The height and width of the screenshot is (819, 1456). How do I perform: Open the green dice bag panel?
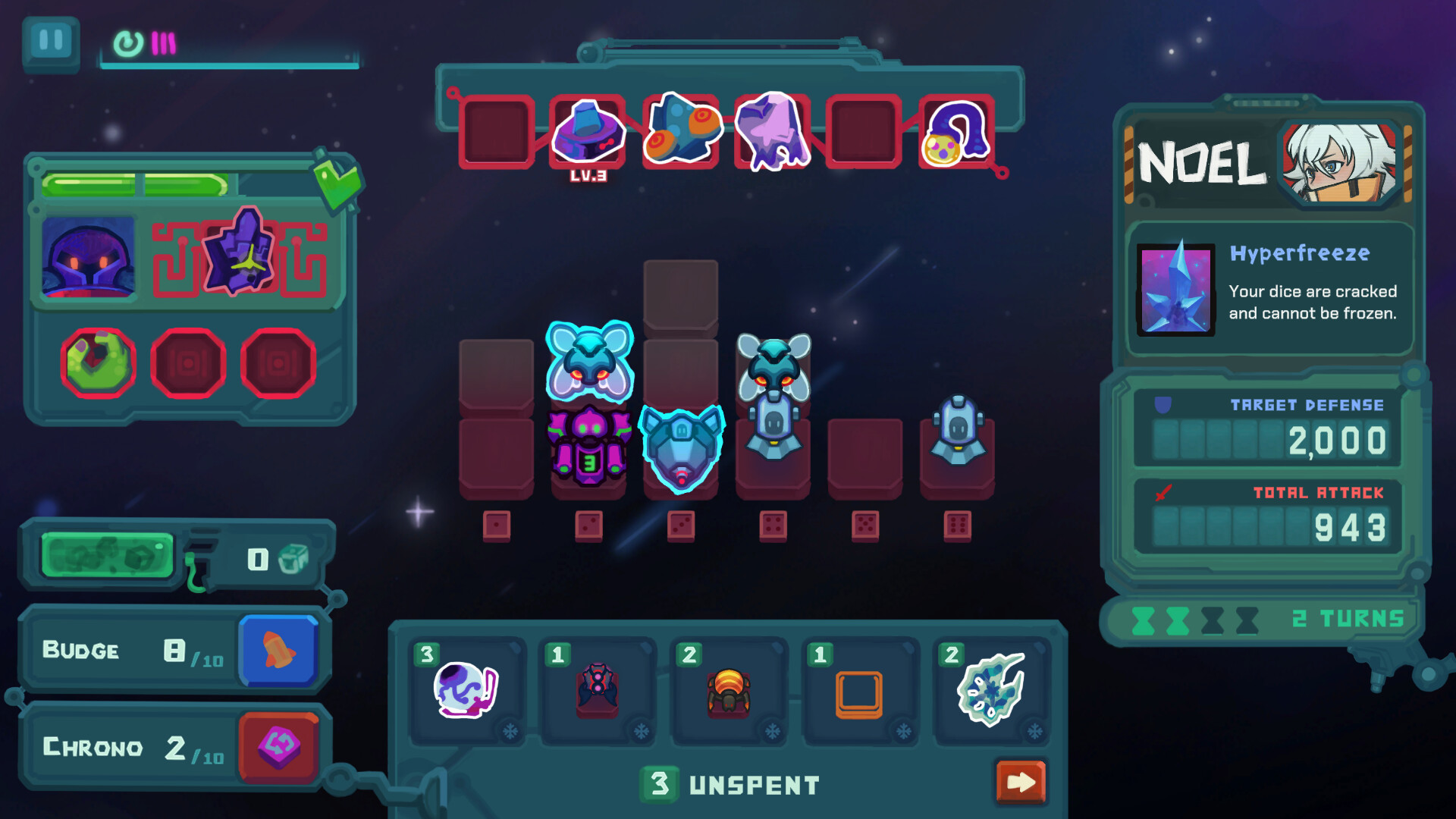pyautogui.click(x=108, y=557)
